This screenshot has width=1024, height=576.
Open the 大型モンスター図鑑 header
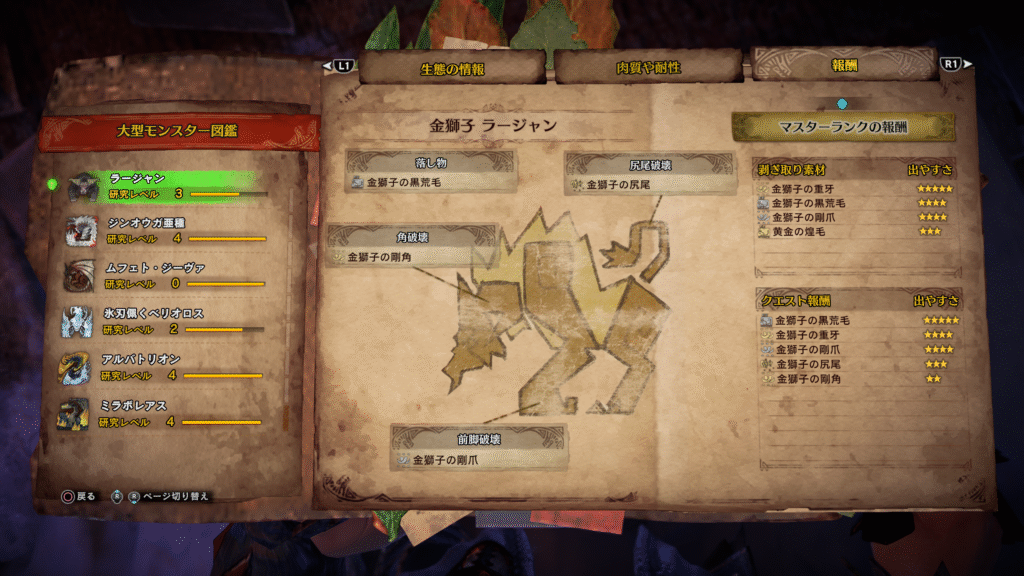pos(176,132)
